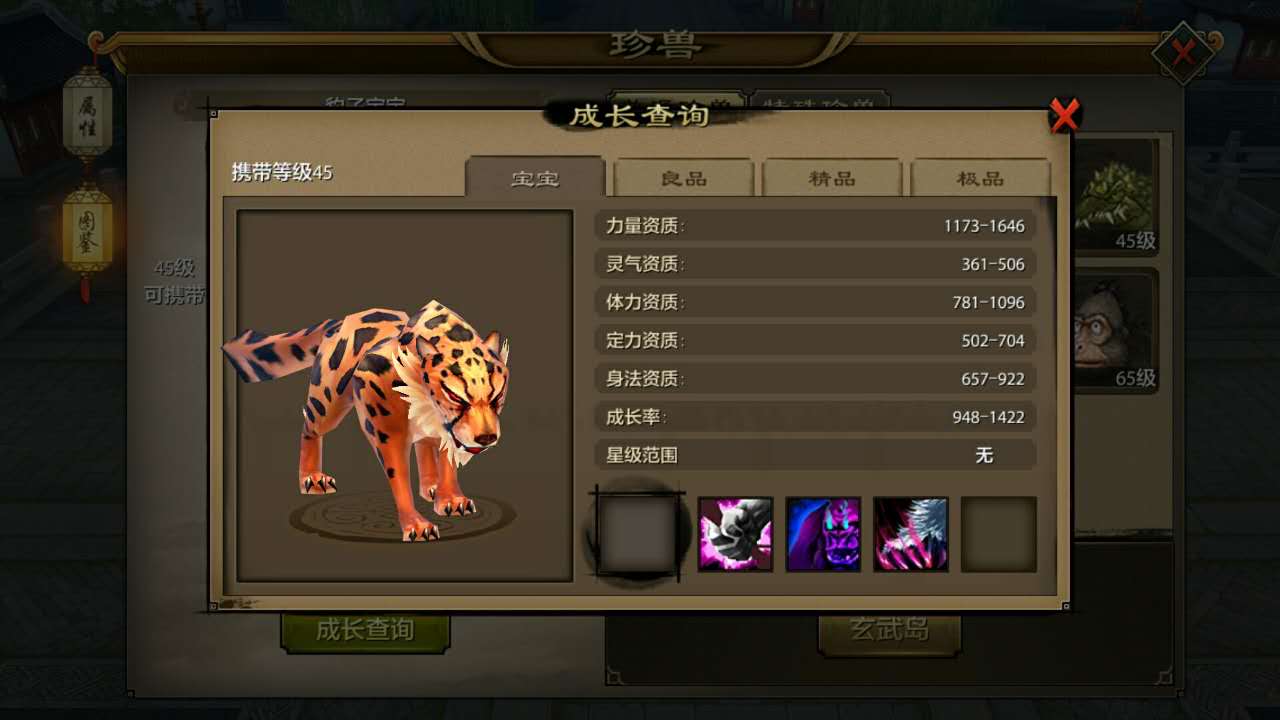Select the purple demon face skill icon
This screenshot has height=720, width=1280.
tap(823, 534)
